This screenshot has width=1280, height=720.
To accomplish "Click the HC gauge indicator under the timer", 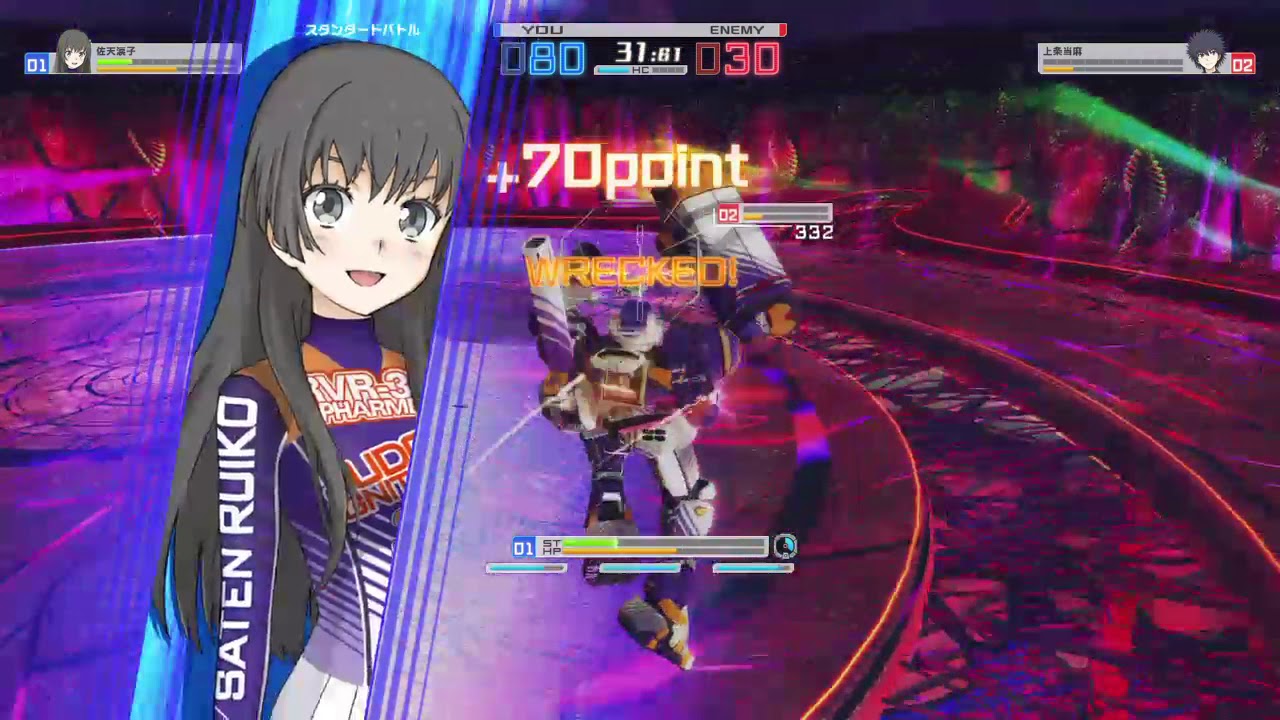I will point(640,68).
